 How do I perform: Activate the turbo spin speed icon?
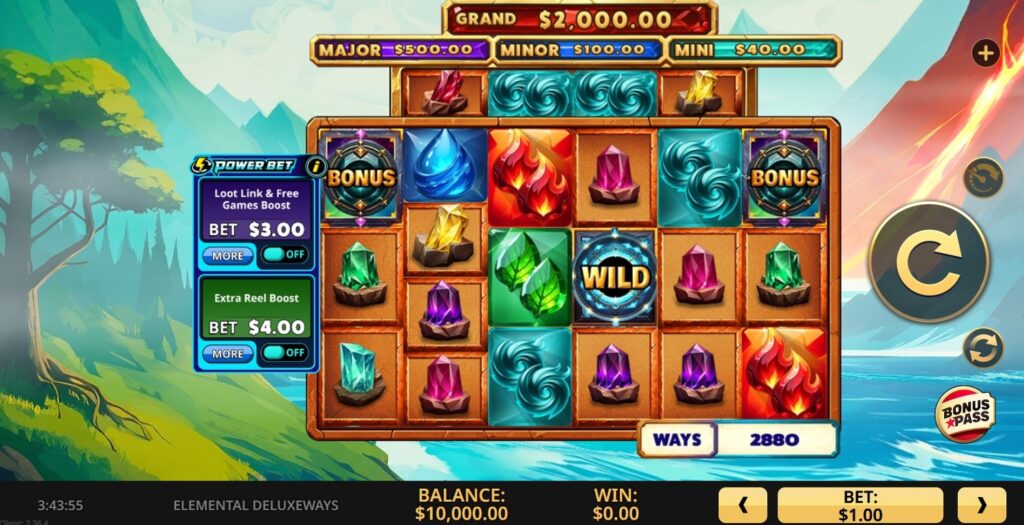tap(983, 178)
